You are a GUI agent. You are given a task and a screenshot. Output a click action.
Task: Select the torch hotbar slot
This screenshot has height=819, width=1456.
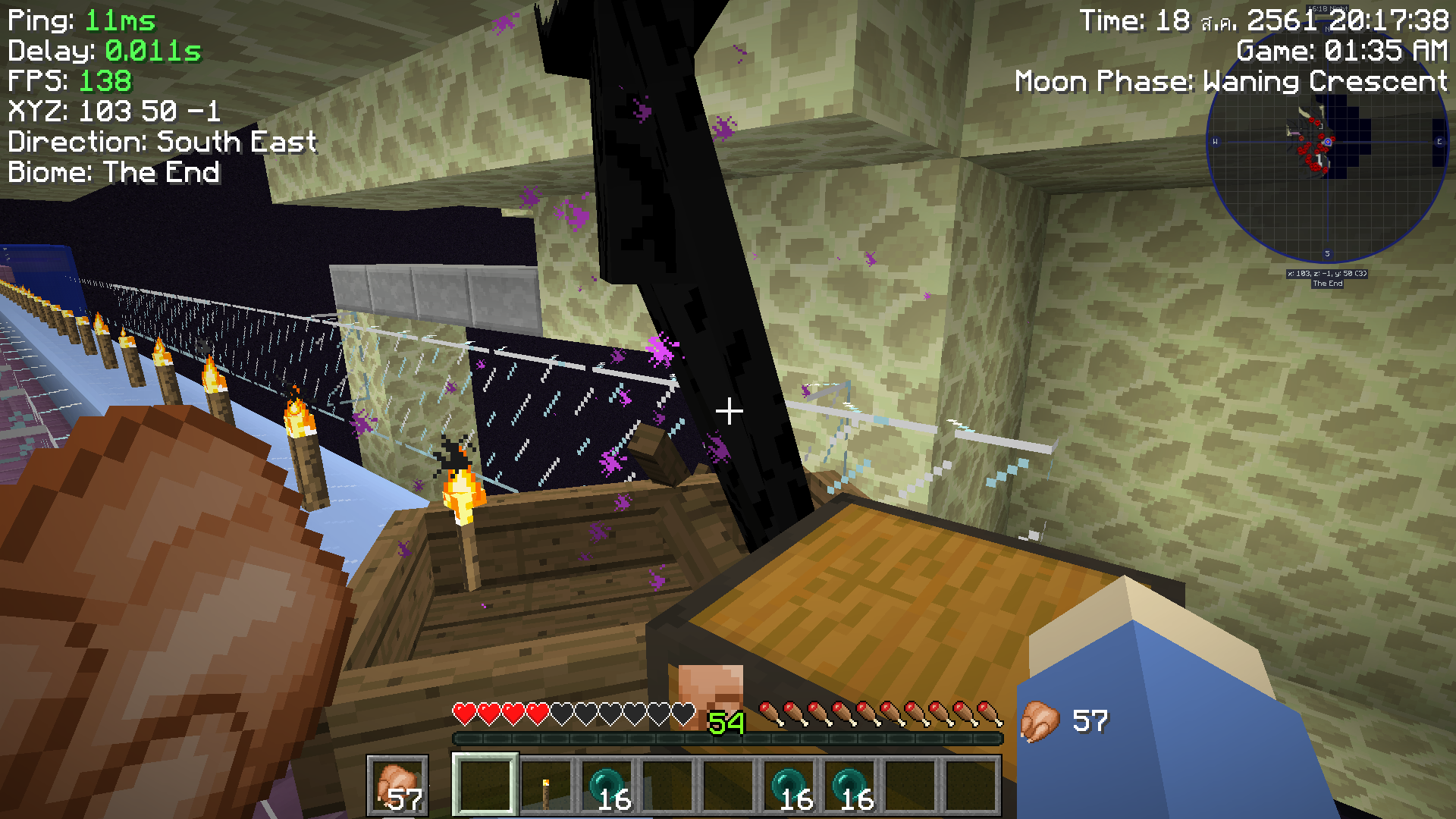(546, 786)
